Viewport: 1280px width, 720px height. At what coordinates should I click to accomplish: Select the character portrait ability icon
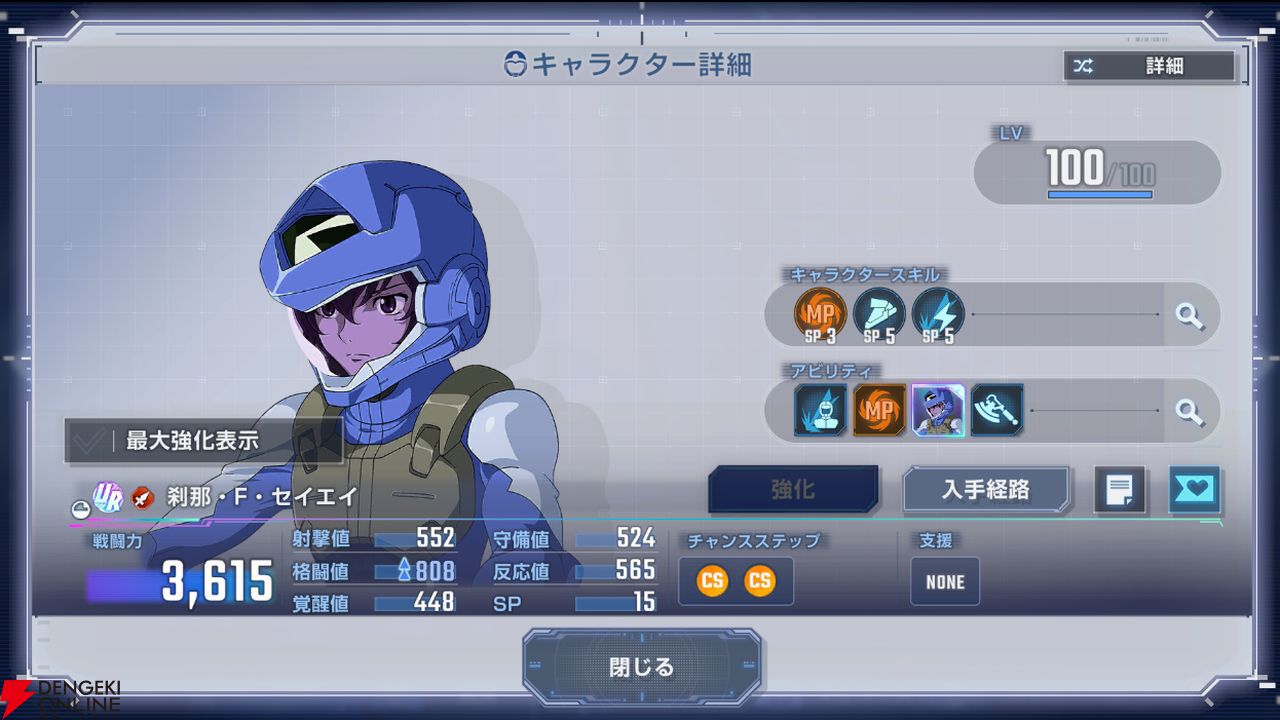[x=938, y=410]
